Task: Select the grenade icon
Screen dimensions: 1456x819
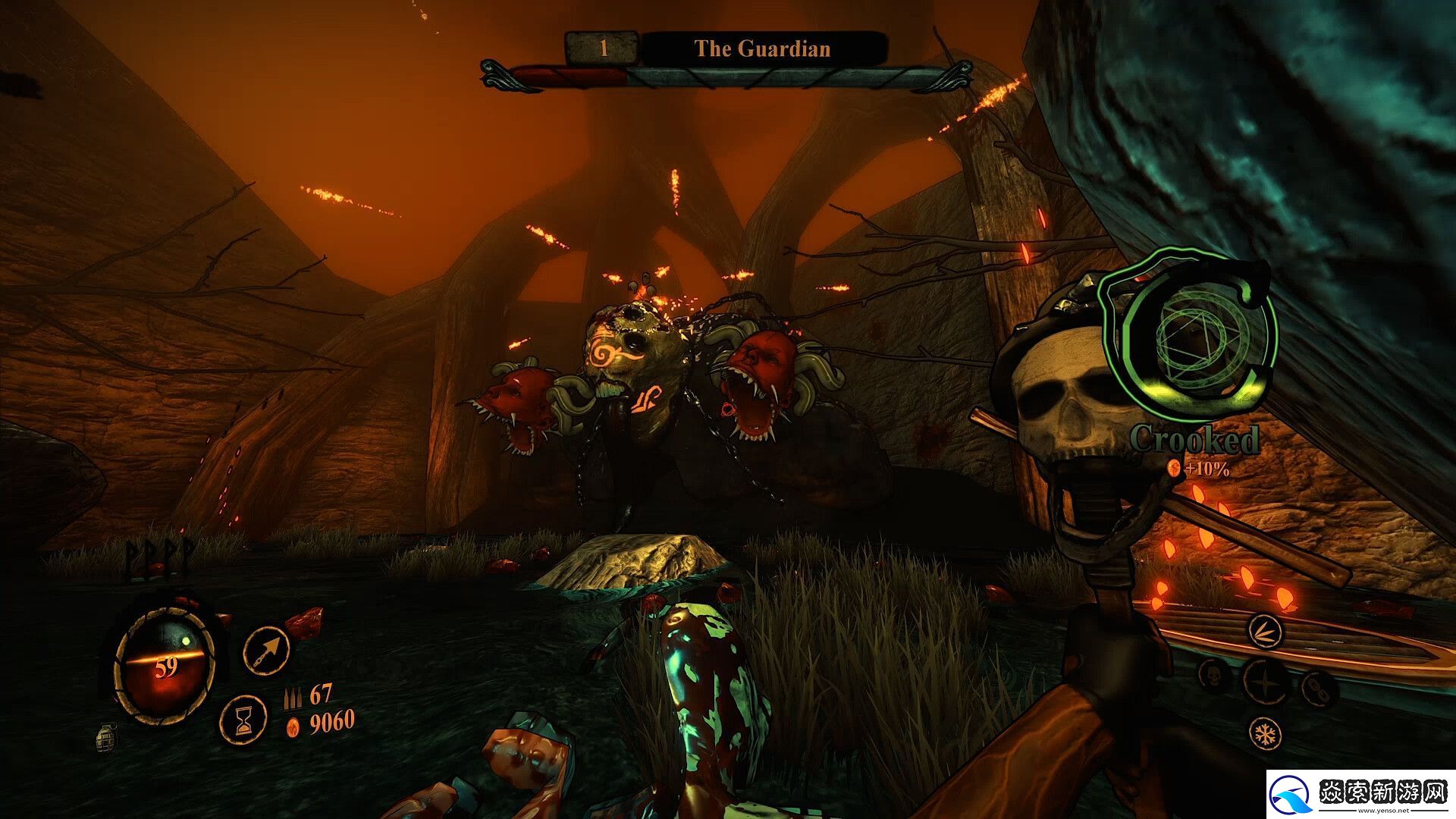Action: click(107, 736)
